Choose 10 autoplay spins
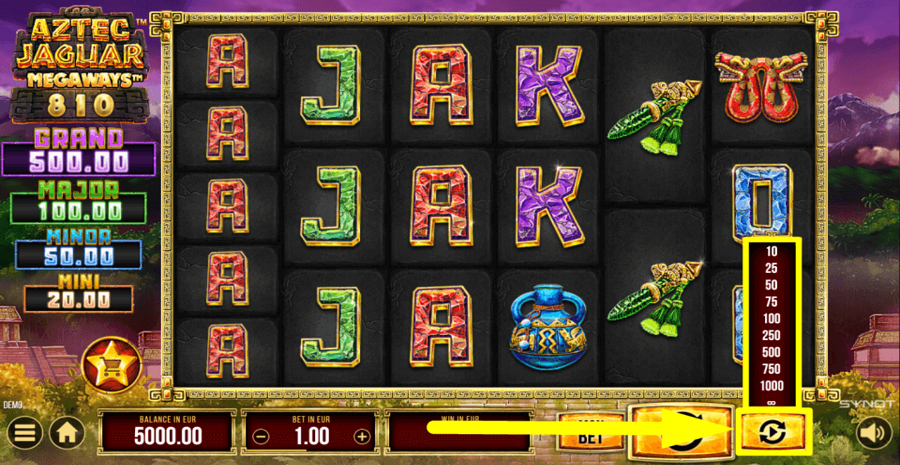Image resolution: width=900 pixels, height=465 pixels. [x=771, y=251]
